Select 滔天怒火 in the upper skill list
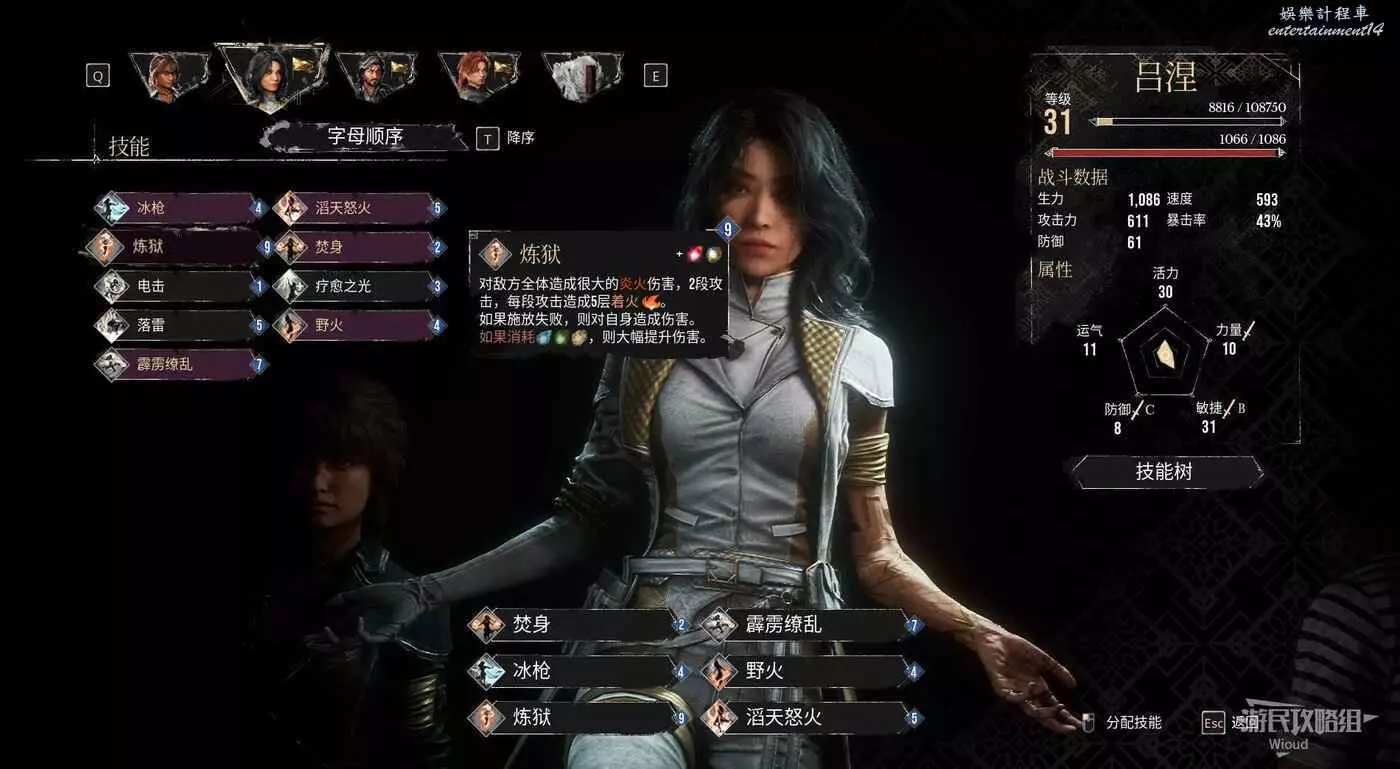 (358, 208)
